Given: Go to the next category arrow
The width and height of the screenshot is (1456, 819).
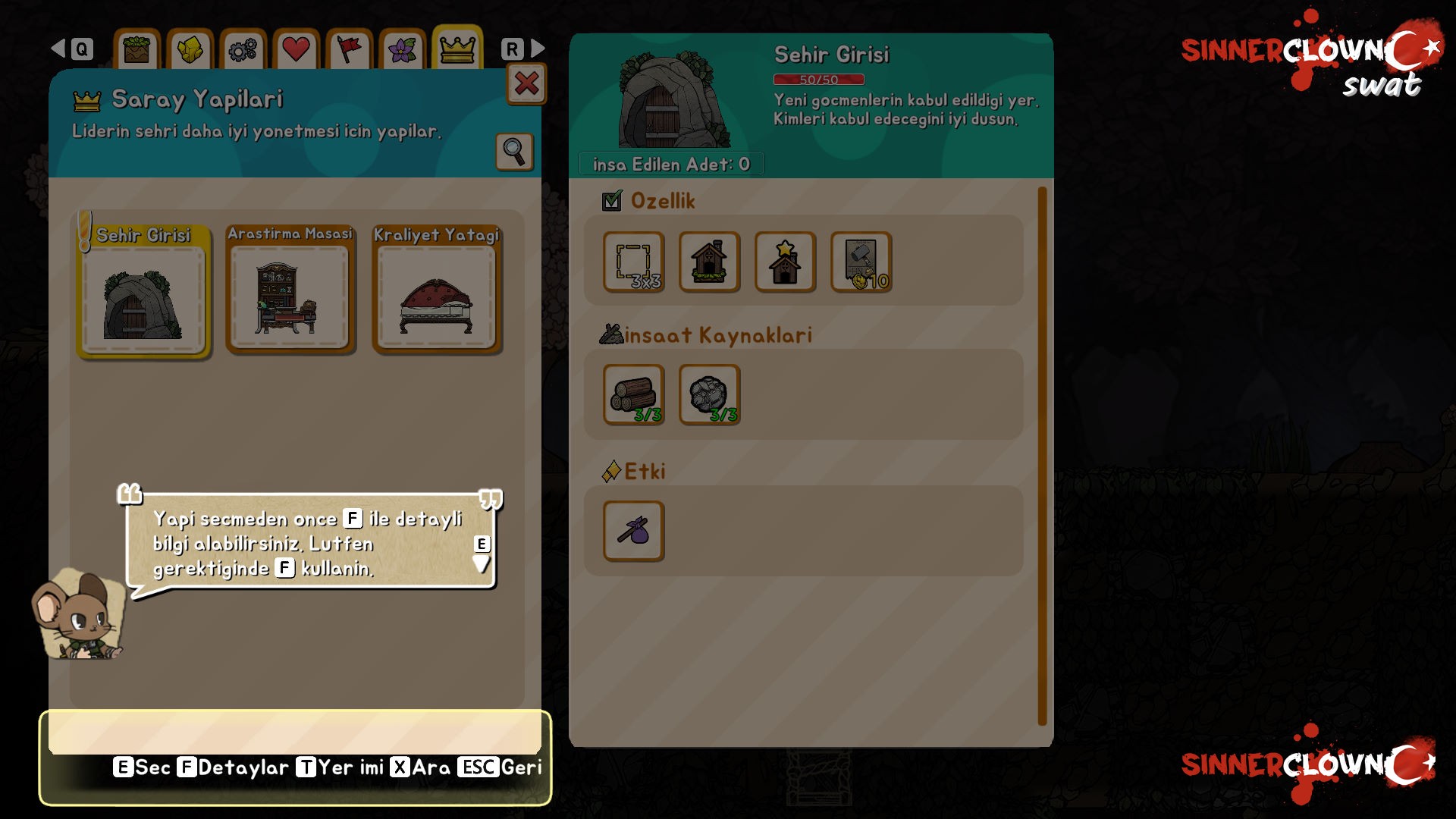Looking at the screenshot, I should 538,49.
